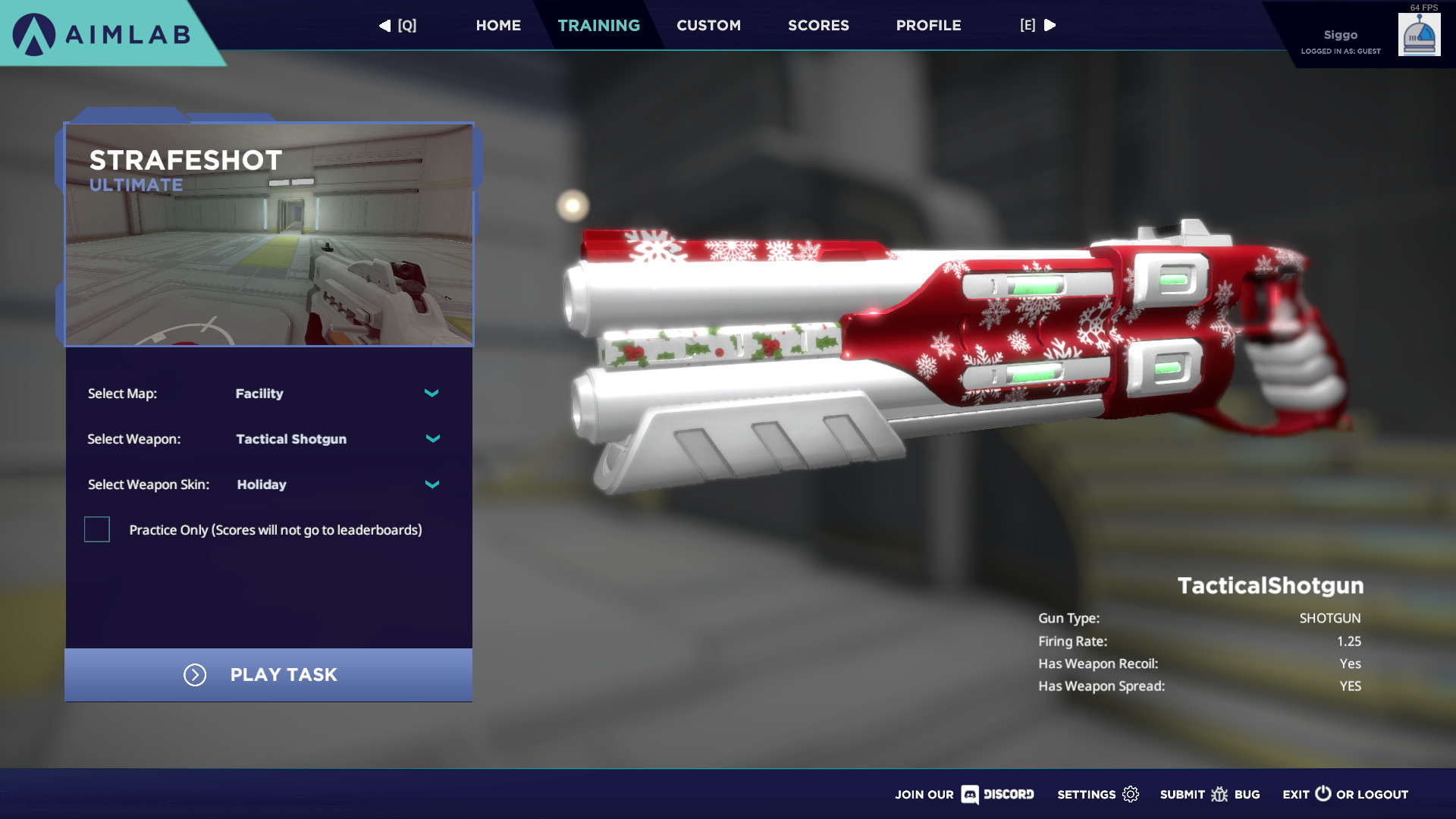Select the HOME menu item
The image size is (1456, 819).
click(x=498, y=25)
